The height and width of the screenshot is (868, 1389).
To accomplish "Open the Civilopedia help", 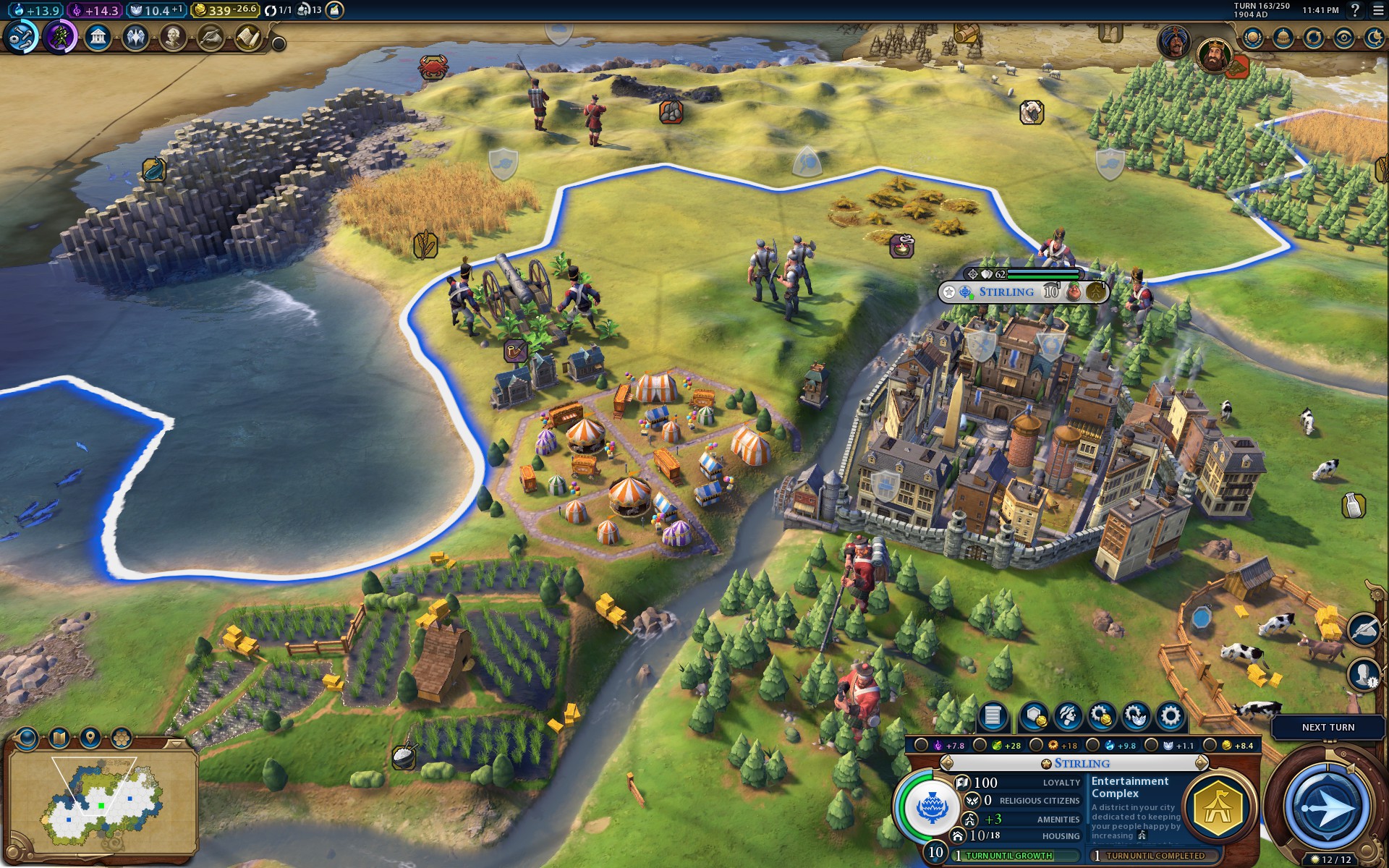I will (1356, 10).
